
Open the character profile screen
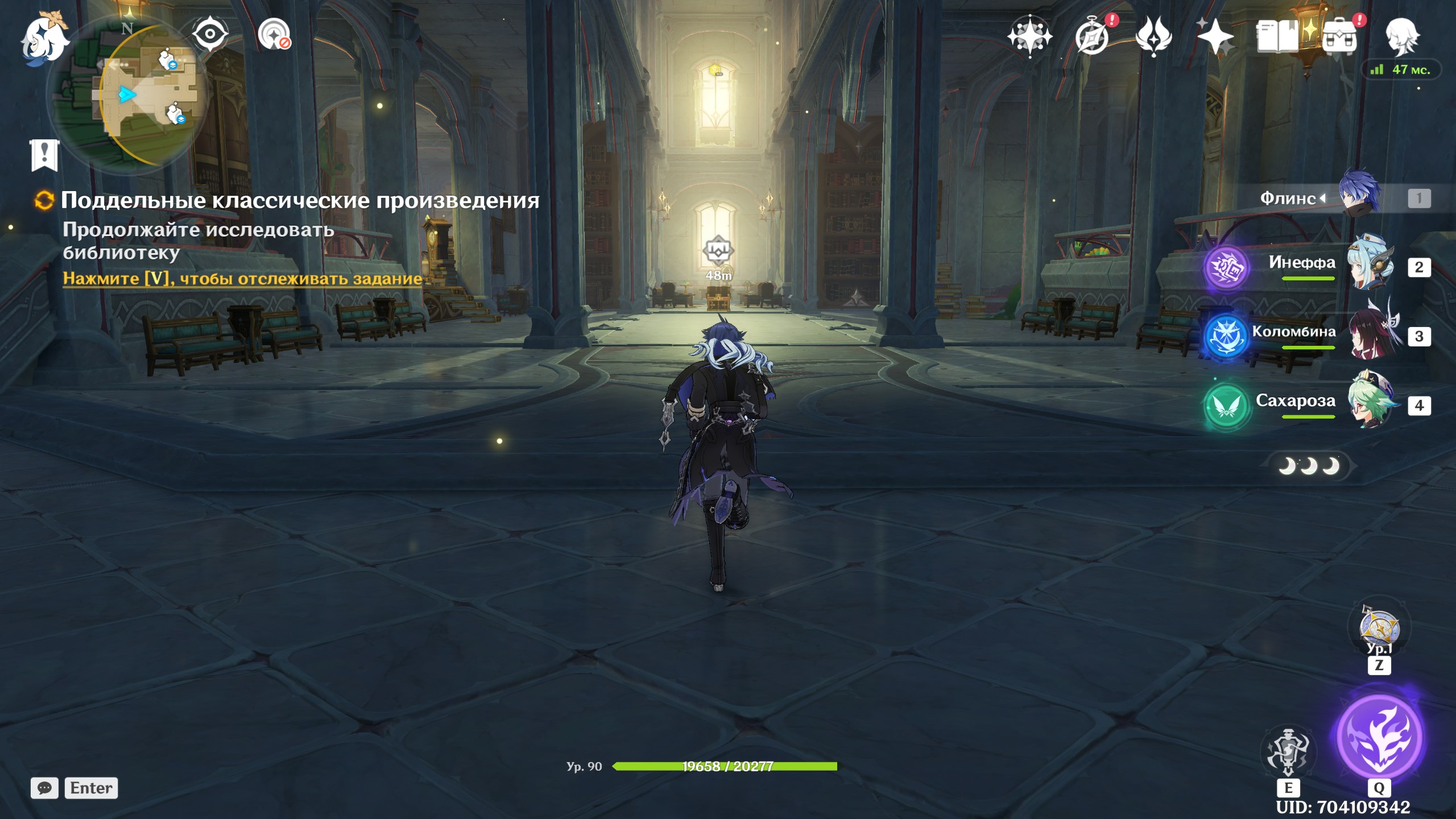[1401, 36]
